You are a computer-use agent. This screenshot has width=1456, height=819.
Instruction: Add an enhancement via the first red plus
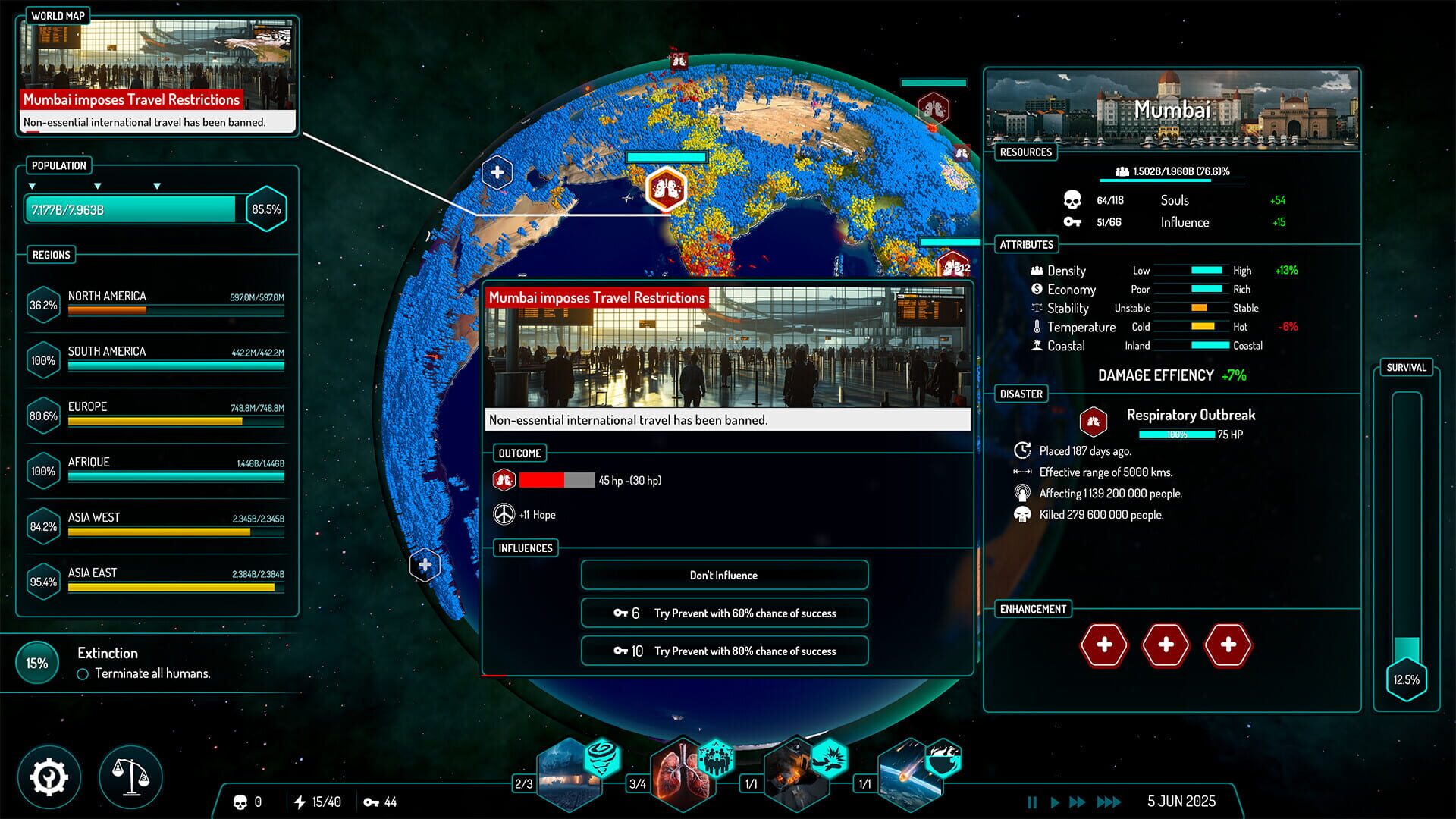[1105, 645]
